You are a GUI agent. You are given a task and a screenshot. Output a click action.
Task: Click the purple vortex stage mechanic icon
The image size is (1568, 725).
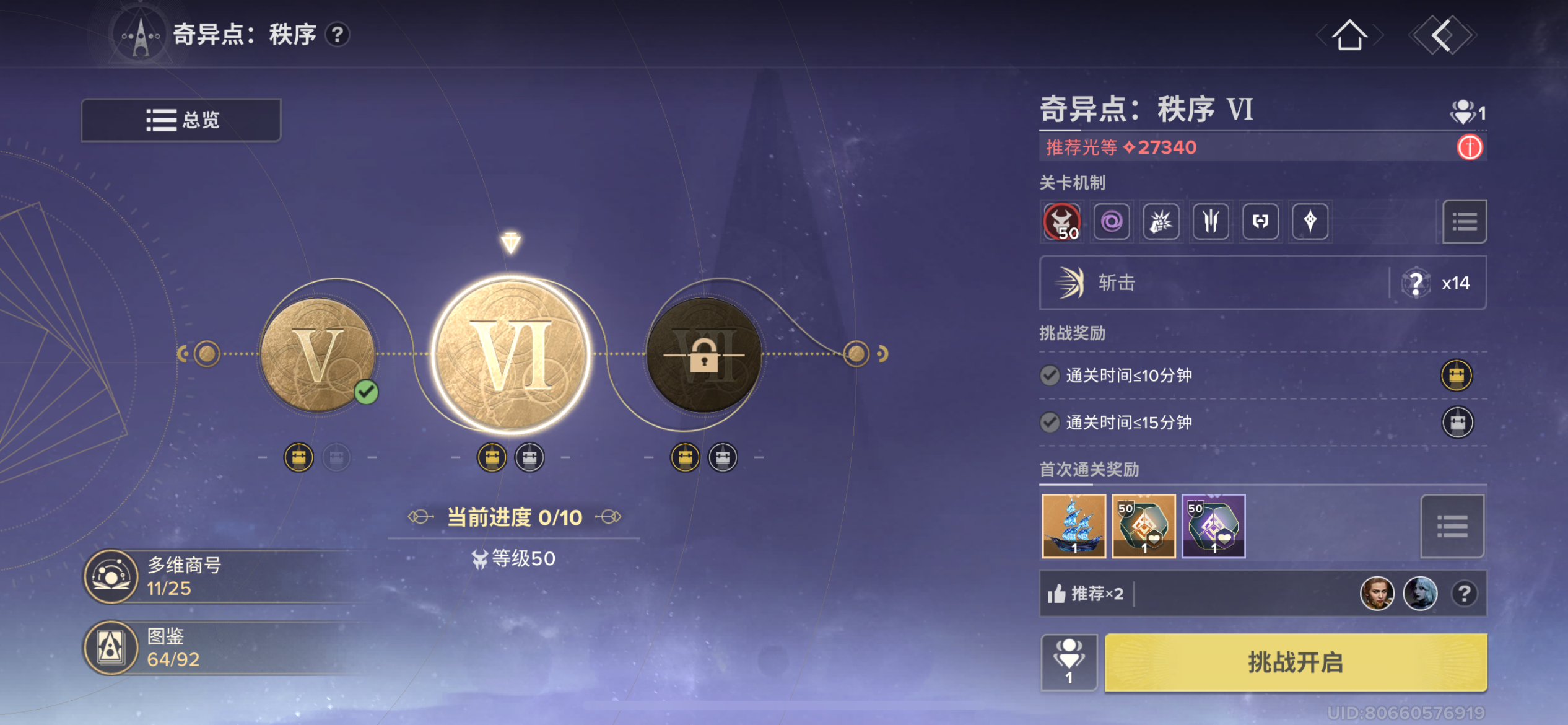coord(1112,222)
